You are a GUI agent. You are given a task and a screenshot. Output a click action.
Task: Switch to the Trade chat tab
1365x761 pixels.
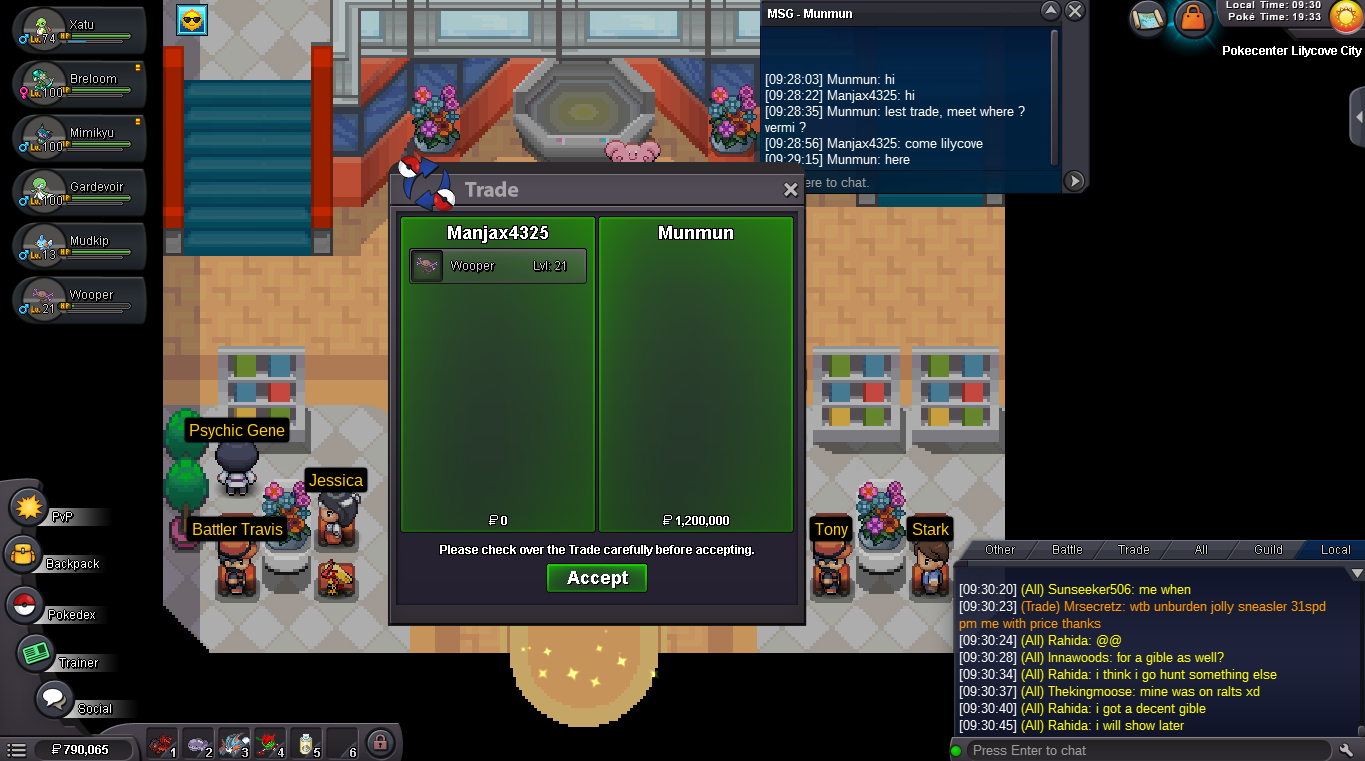coord(1133,550)
